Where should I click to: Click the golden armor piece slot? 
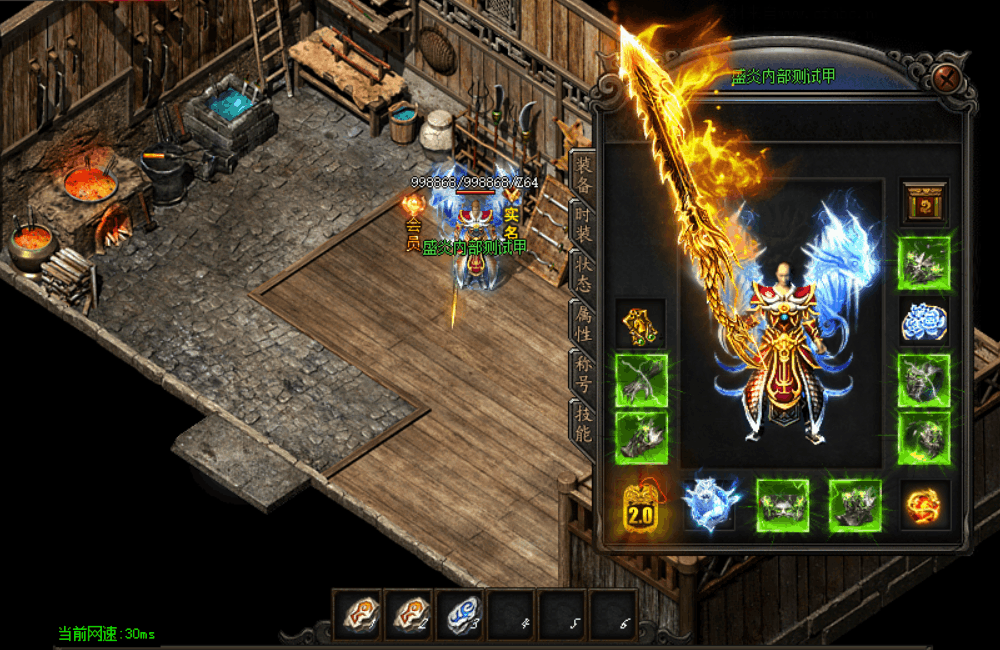[641, 323]
